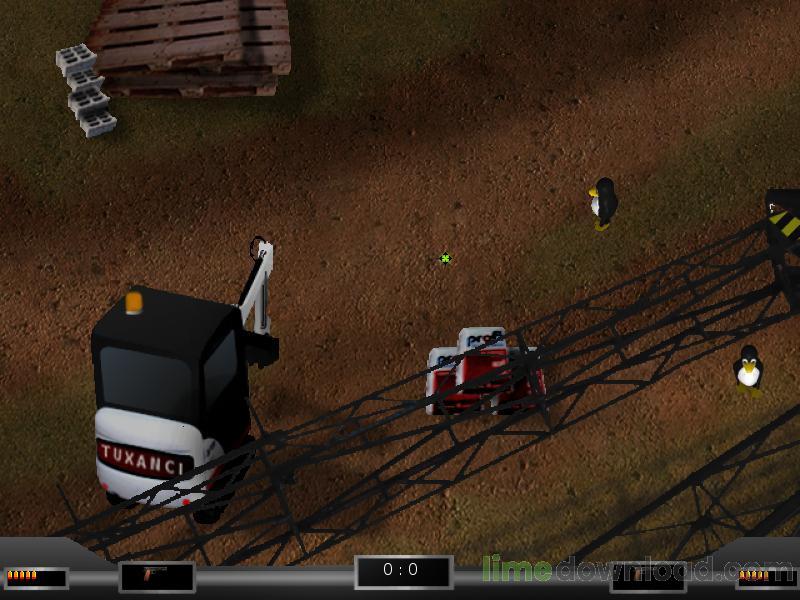
Task: Select the right player's weapon slot
Action: click(647, 576)
